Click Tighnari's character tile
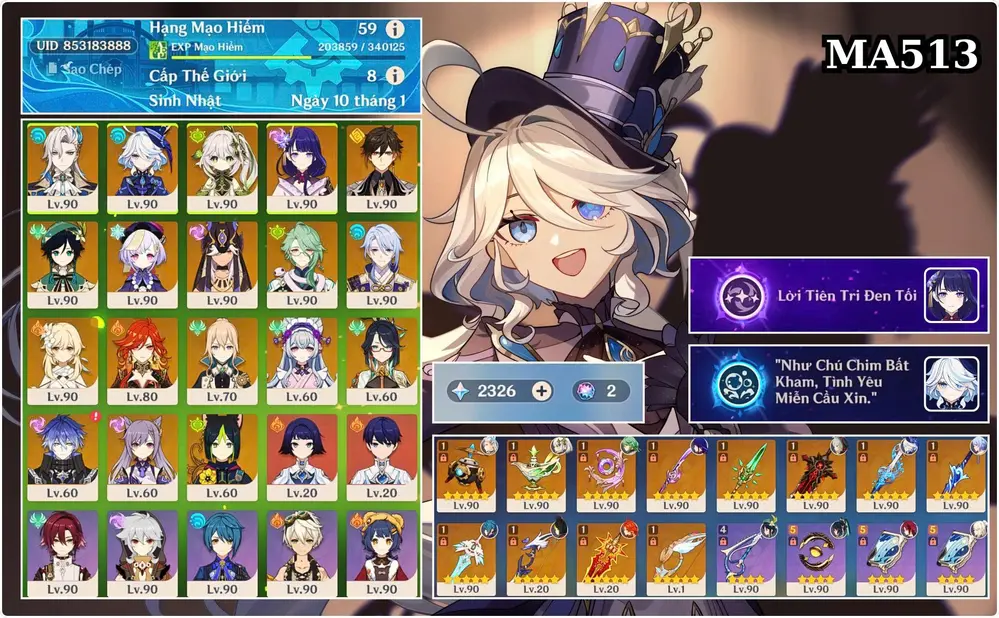999x618 pixels. [x=222, y=457]
